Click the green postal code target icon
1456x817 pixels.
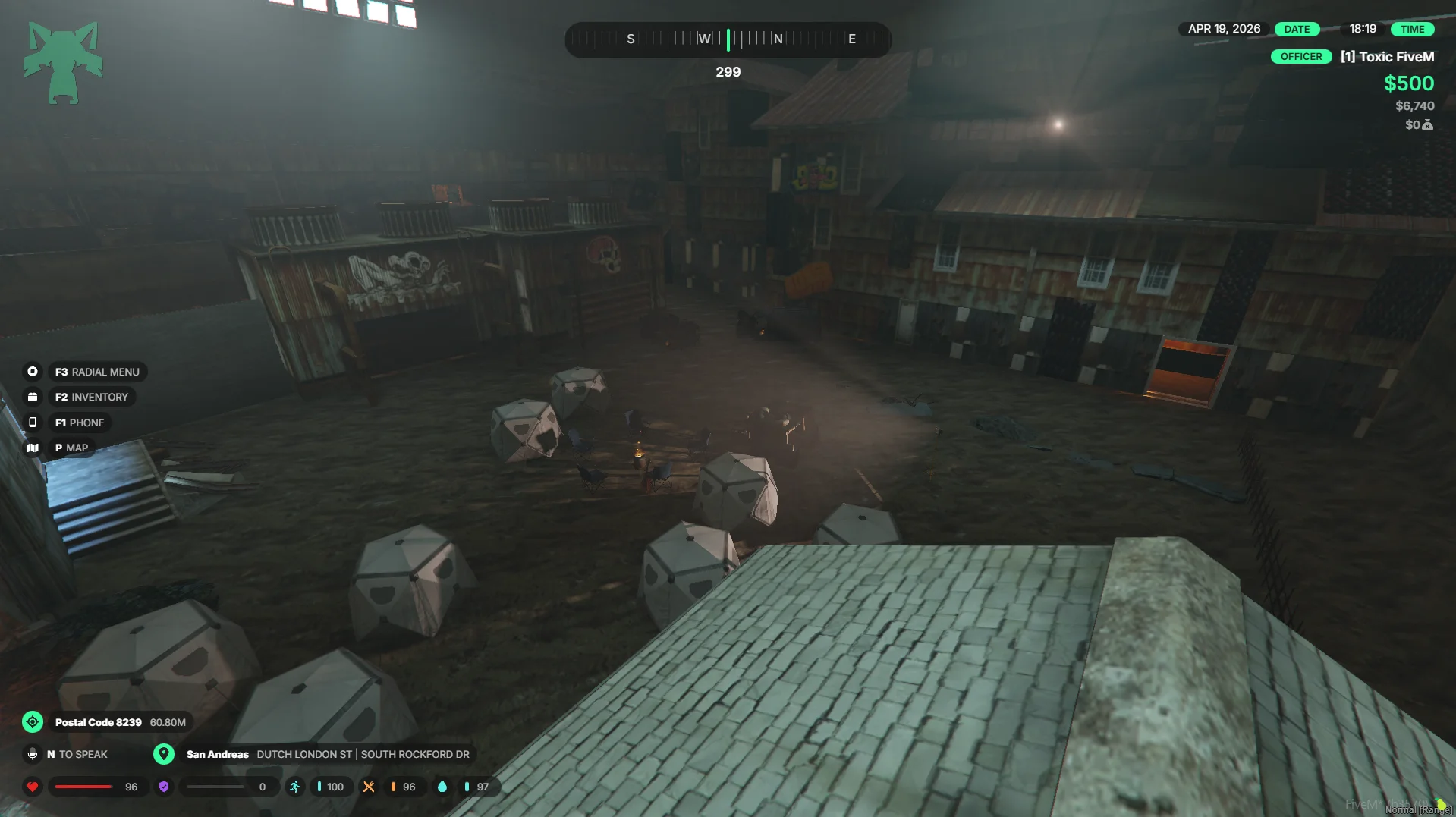pyautogui.click(x=33, y=722)
